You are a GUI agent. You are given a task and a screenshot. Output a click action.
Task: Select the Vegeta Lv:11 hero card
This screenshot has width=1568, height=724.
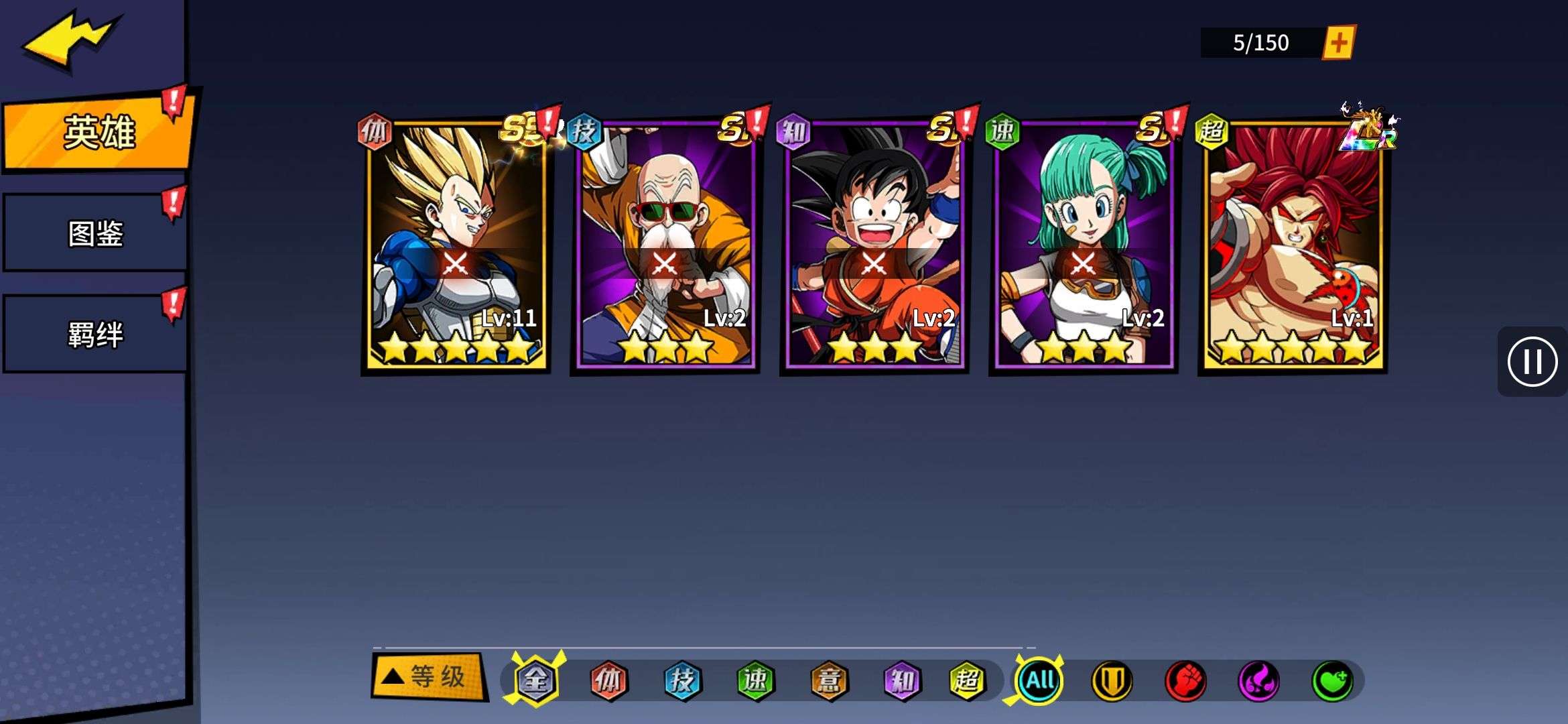point(456,245)
